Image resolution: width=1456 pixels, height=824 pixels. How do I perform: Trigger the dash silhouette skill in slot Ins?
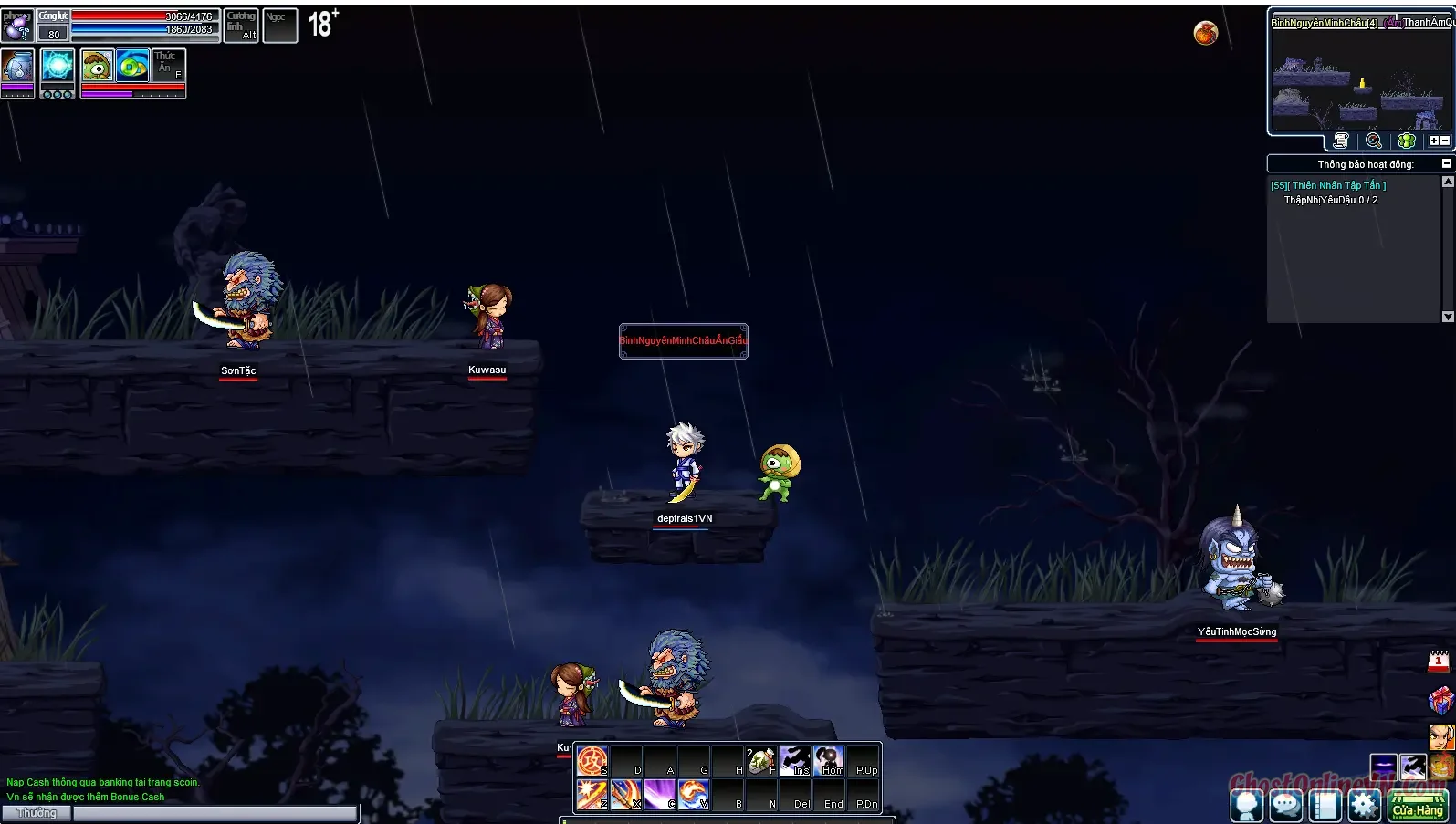795,760
